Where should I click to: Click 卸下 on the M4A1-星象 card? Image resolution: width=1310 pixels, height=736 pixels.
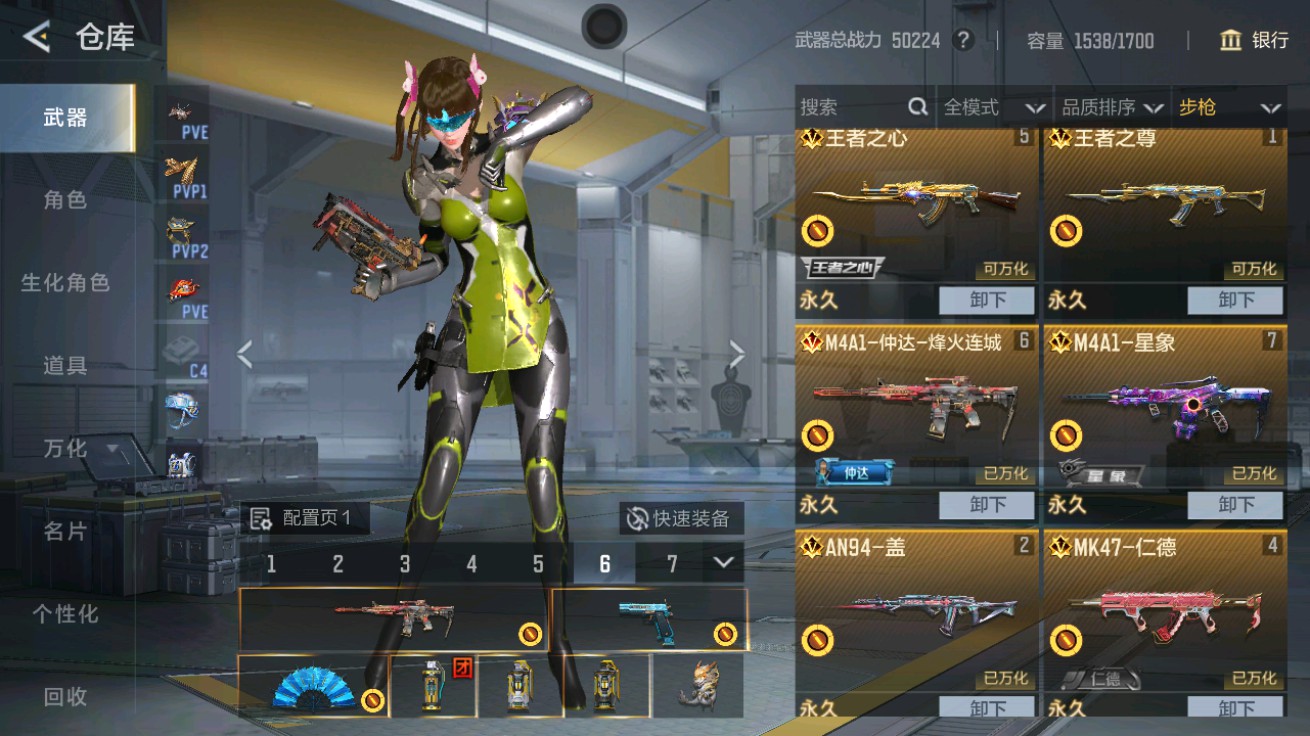[x=1235, y=505]
